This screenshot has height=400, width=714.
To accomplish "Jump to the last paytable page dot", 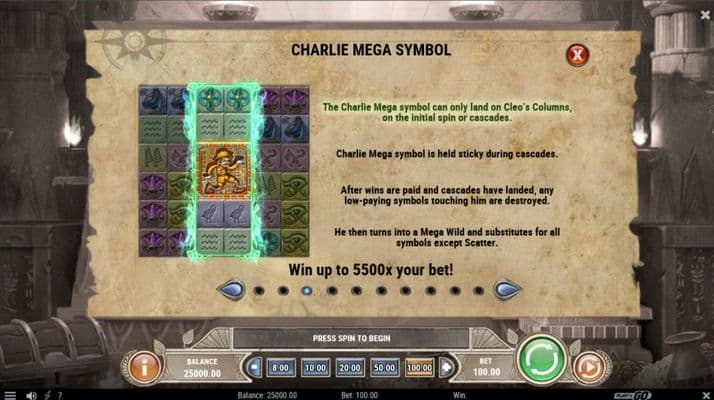I will click(x=478, y=291).
